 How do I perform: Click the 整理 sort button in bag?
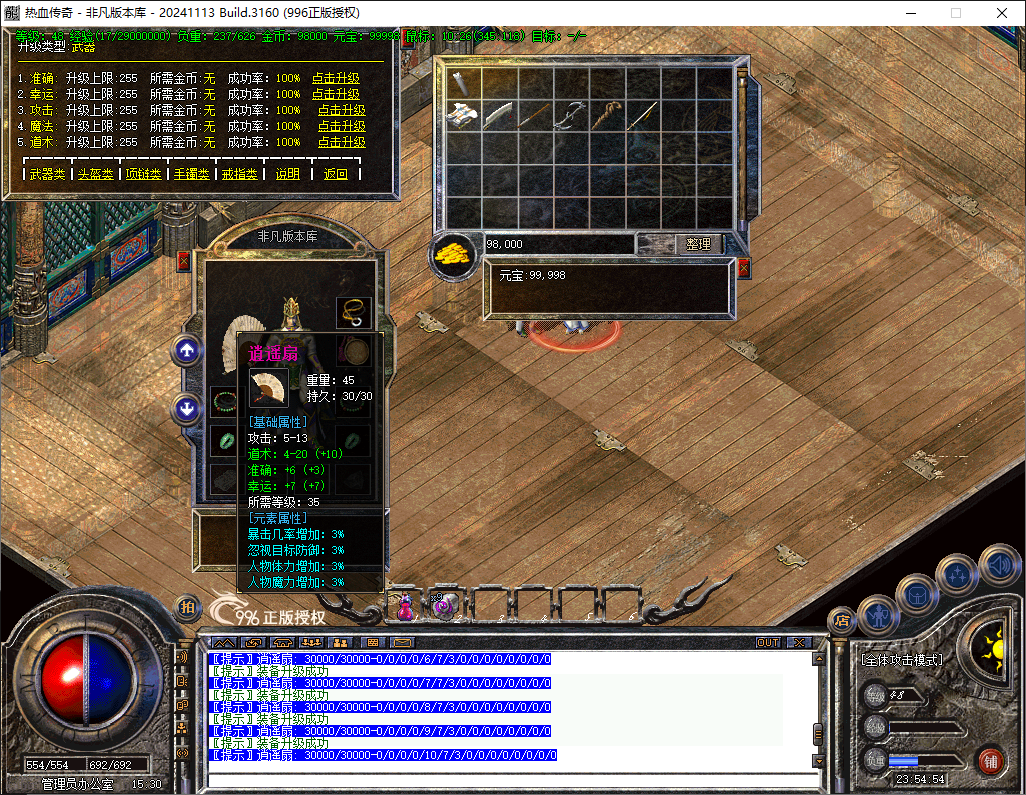click(698, 244)
